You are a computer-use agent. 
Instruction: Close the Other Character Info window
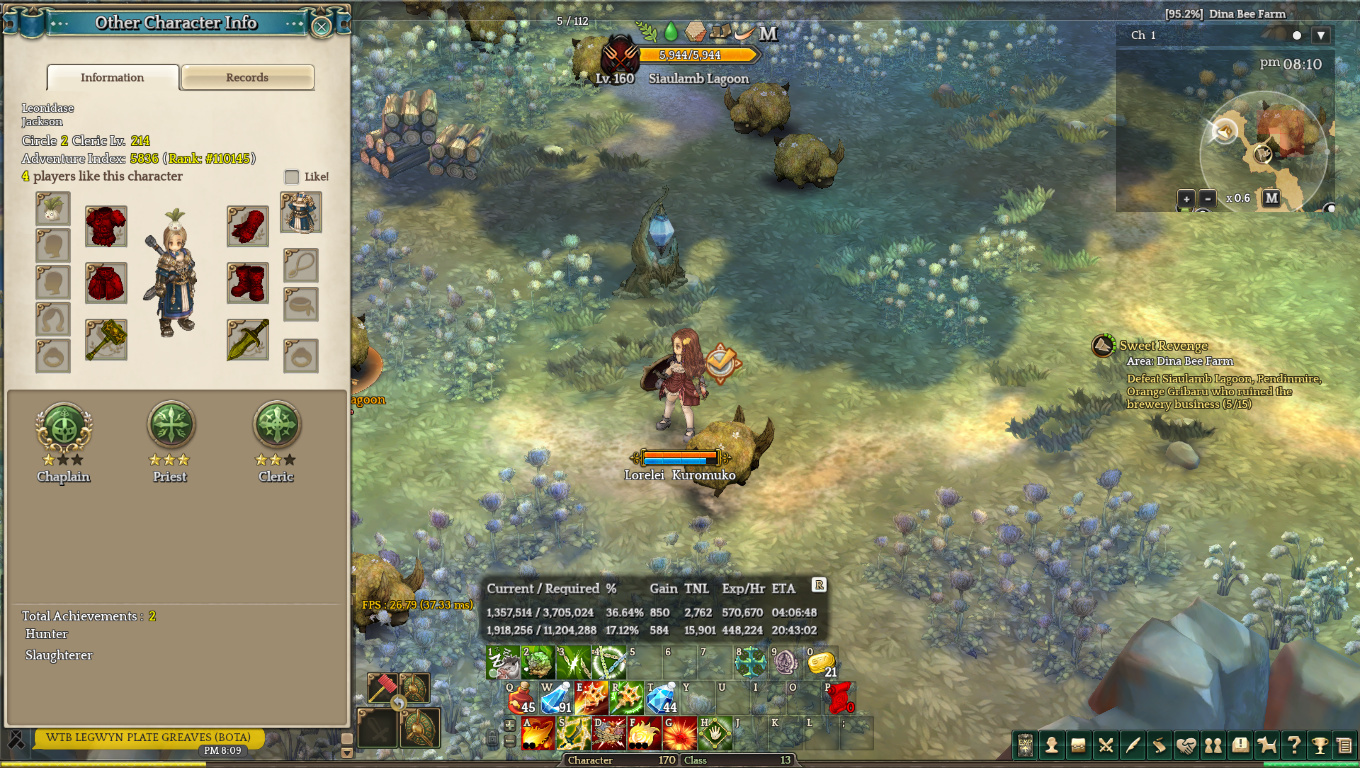pos(321,26)
